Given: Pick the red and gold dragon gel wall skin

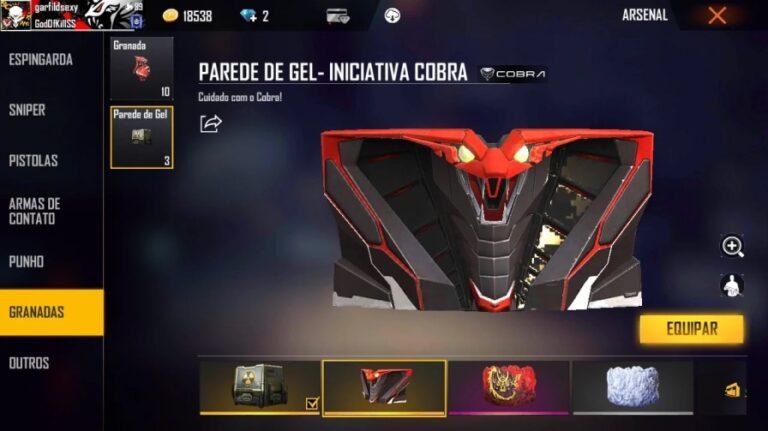Looking at the screenshot, I should [x=509, y=387].
